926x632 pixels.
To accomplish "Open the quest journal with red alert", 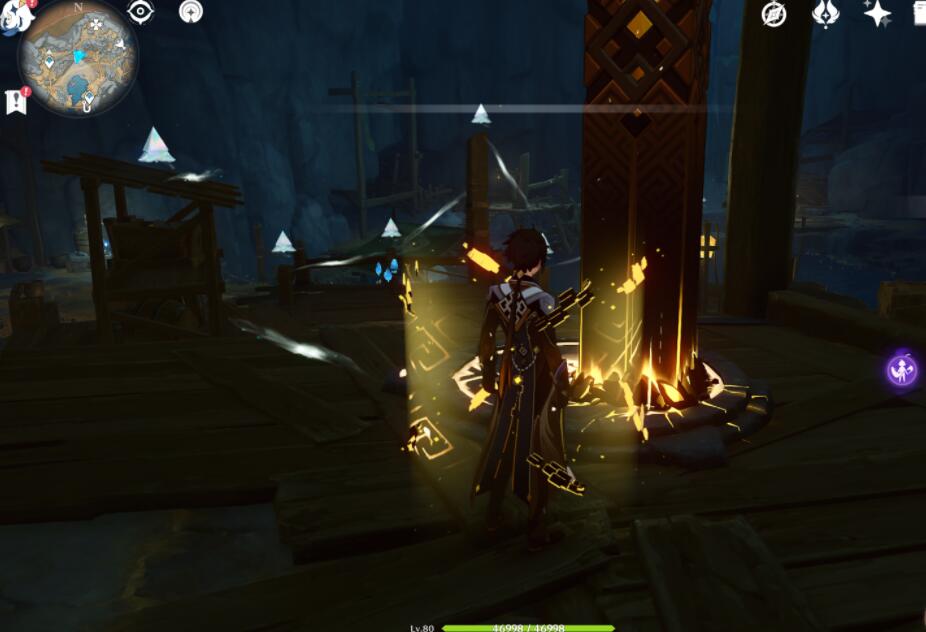I will pyautogui.click(x=16, y=101).
